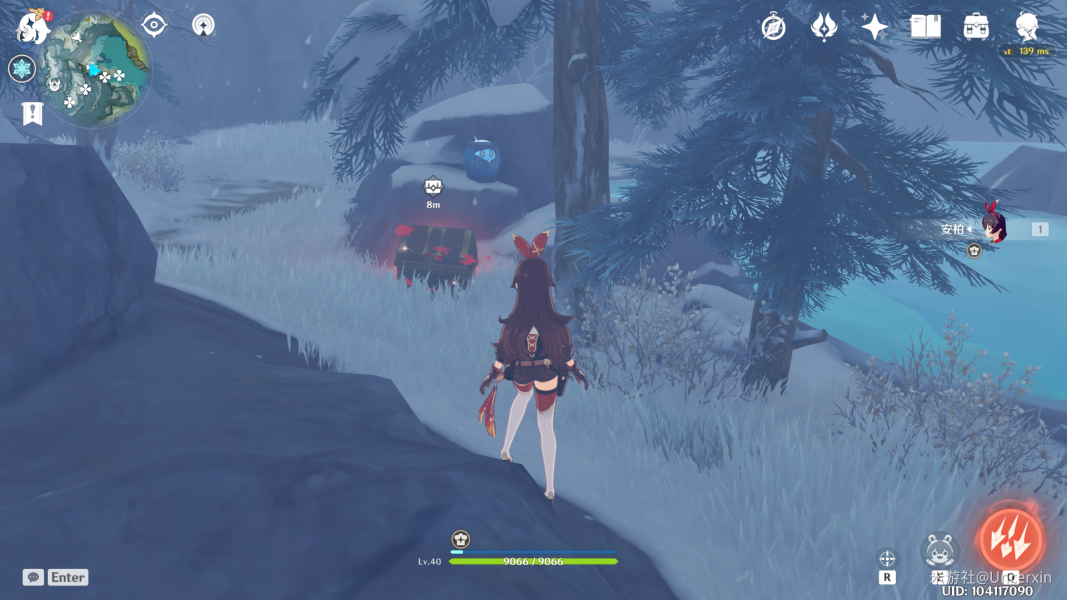Select party member 安柏 (Amber)
This screenshot has height=600, width=1067.
[x=992, y=229]
